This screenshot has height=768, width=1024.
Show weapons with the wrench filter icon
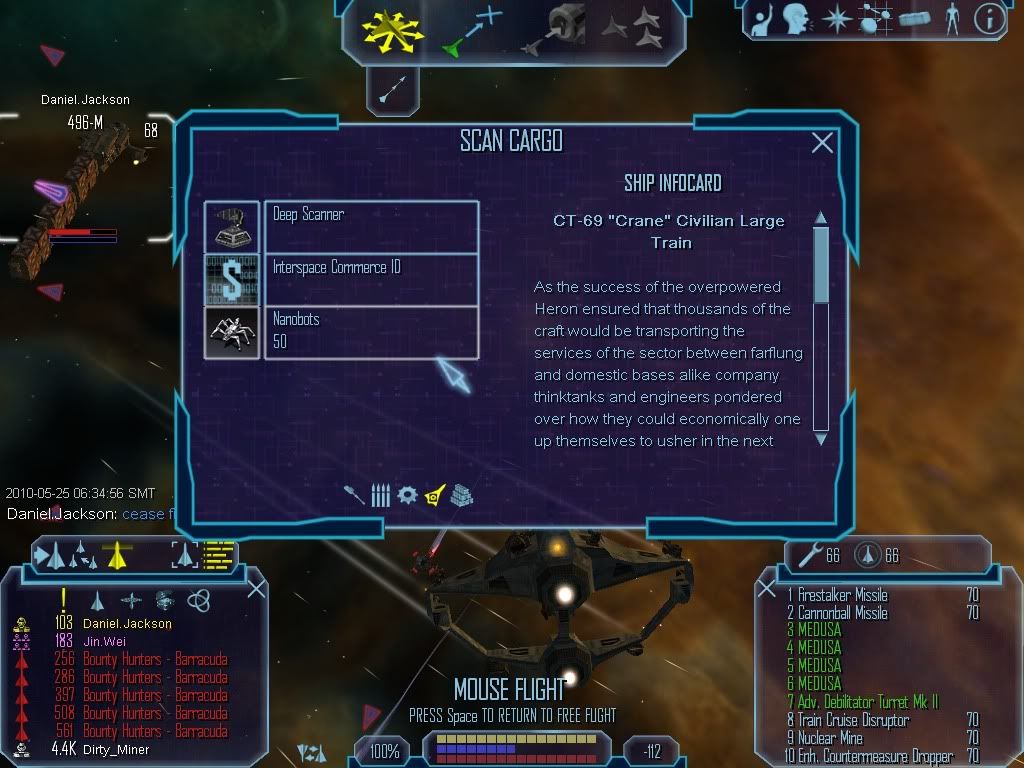click(354, 495)
